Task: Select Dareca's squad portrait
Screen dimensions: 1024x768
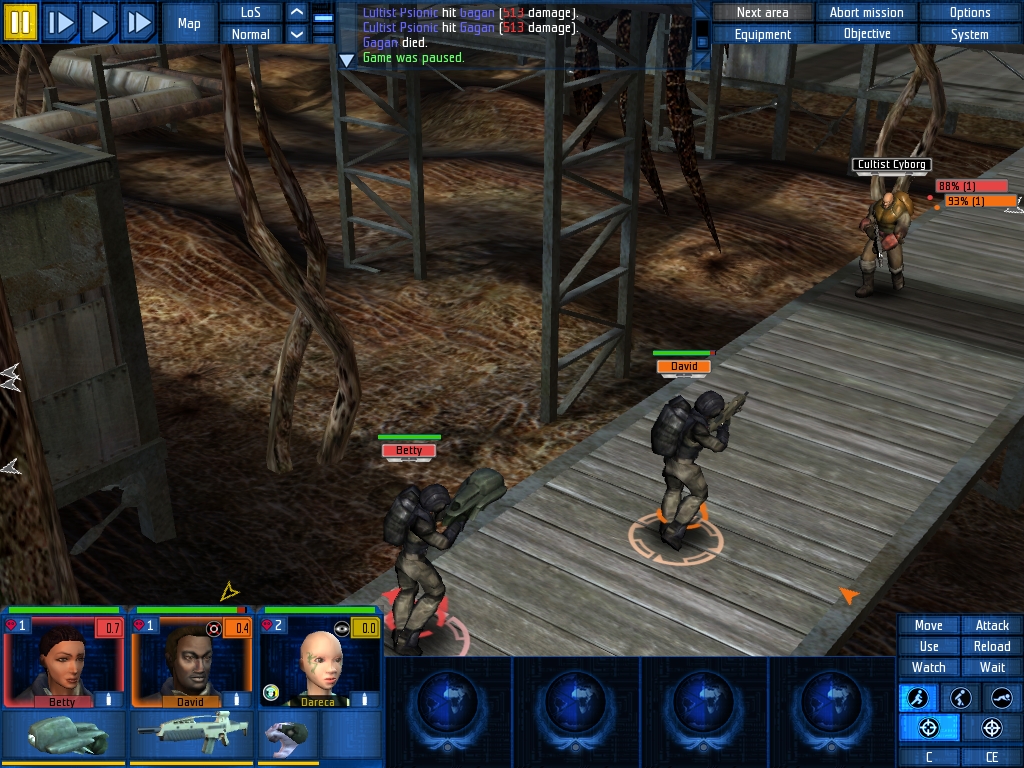Action: click(318, 662)
